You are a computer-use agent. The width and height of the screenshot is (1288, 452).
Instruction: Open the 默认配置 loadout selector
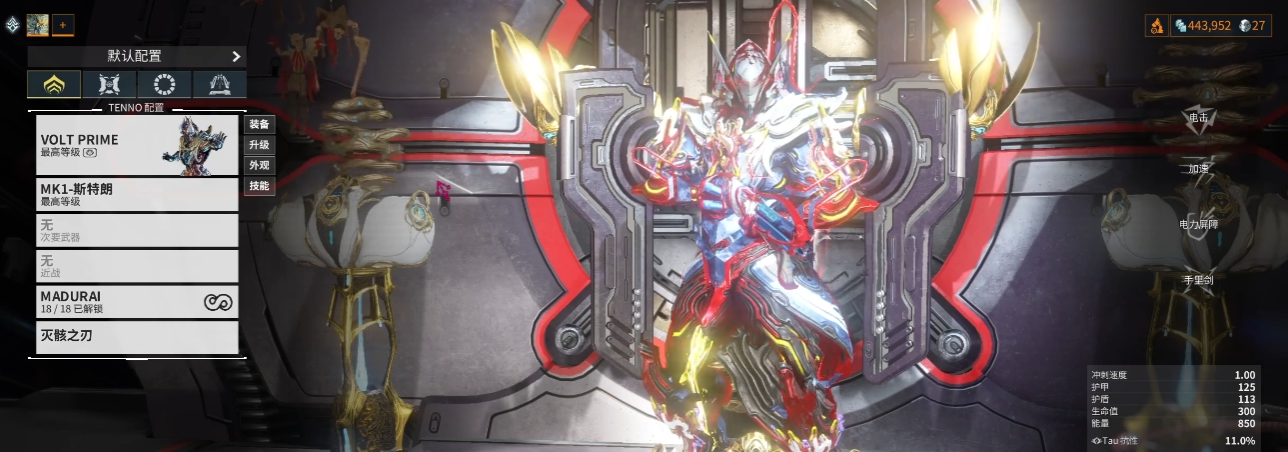[x=137, y=57]
